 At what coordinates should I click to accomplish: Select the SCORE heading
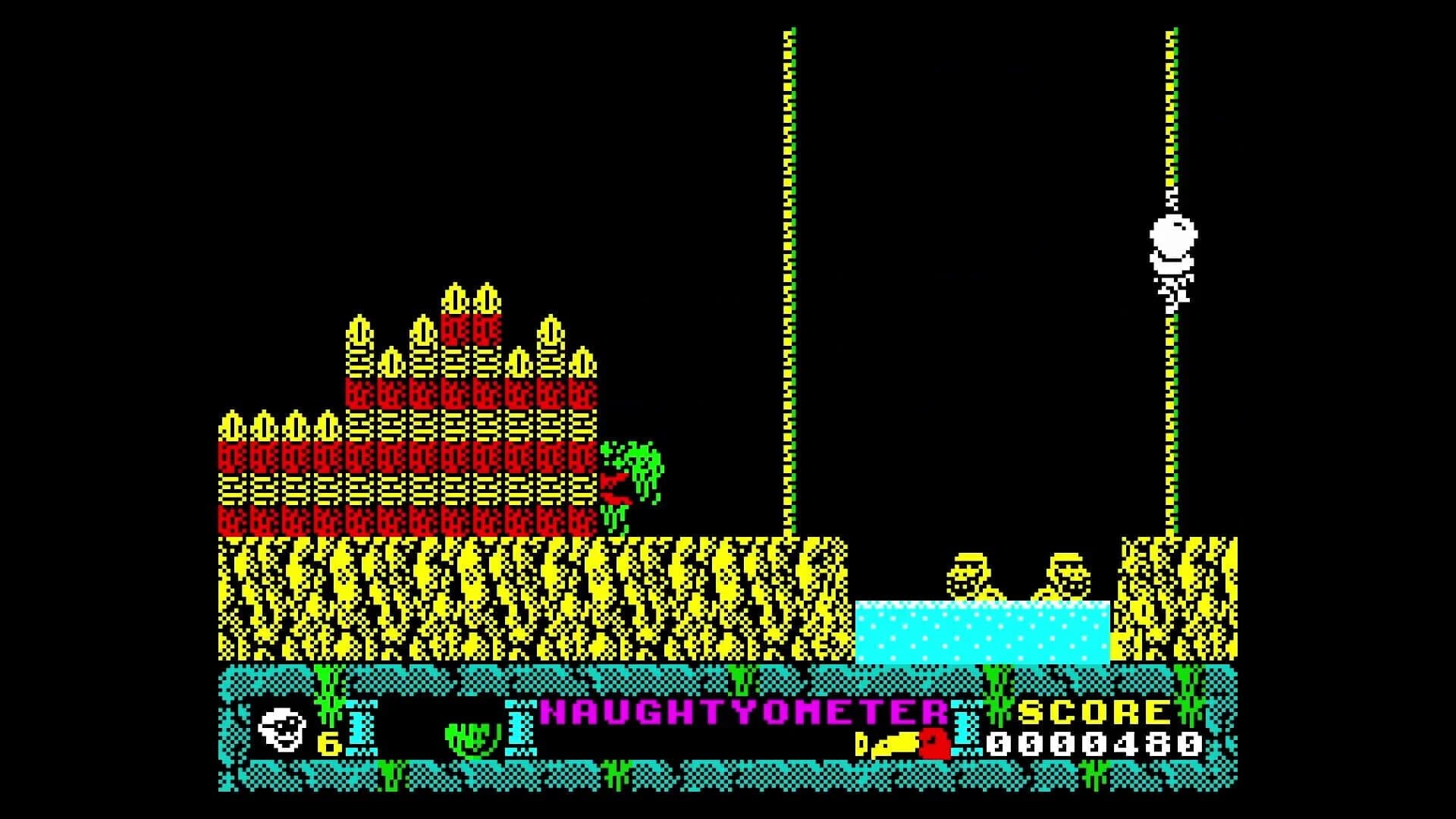pos(1092,713)
